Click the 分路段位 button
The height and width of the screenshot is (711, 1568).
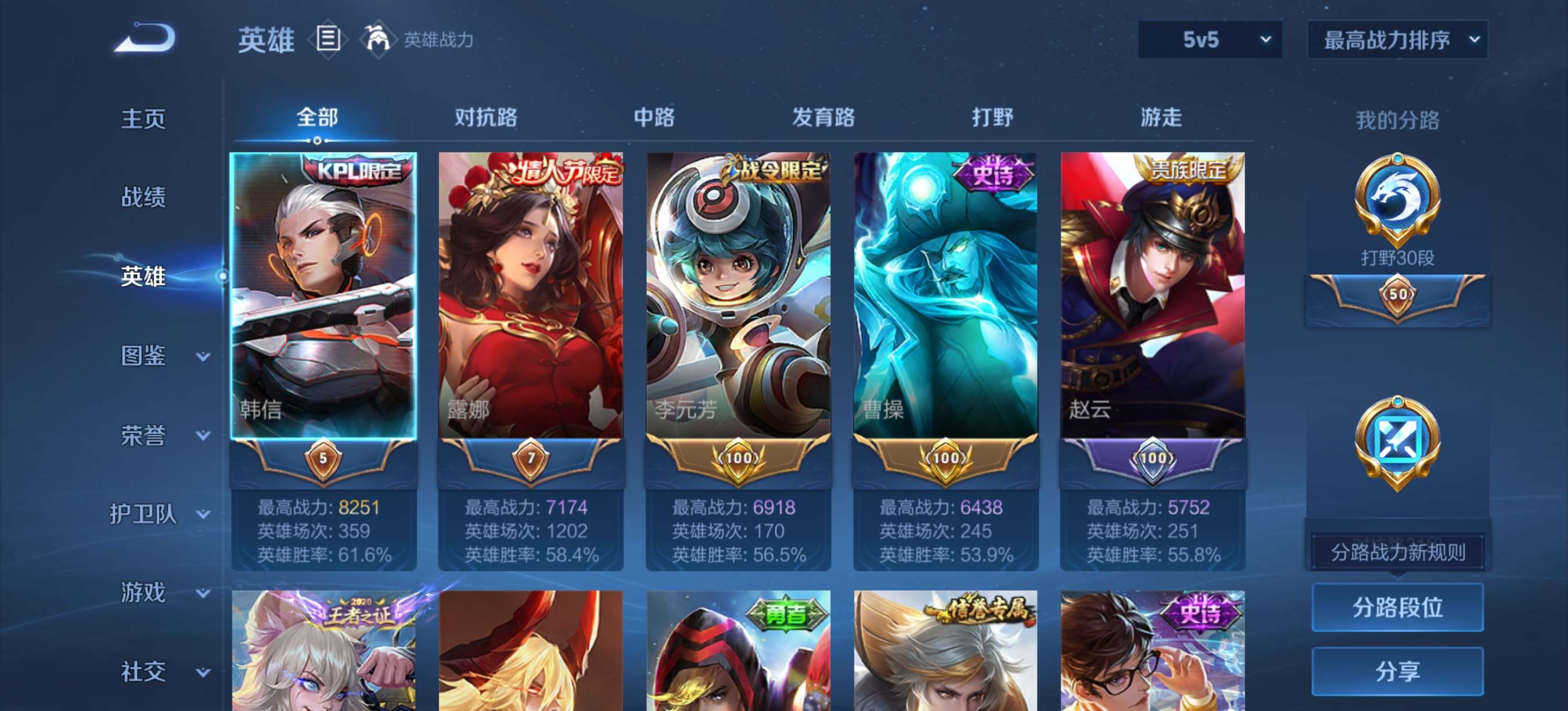1397,608
